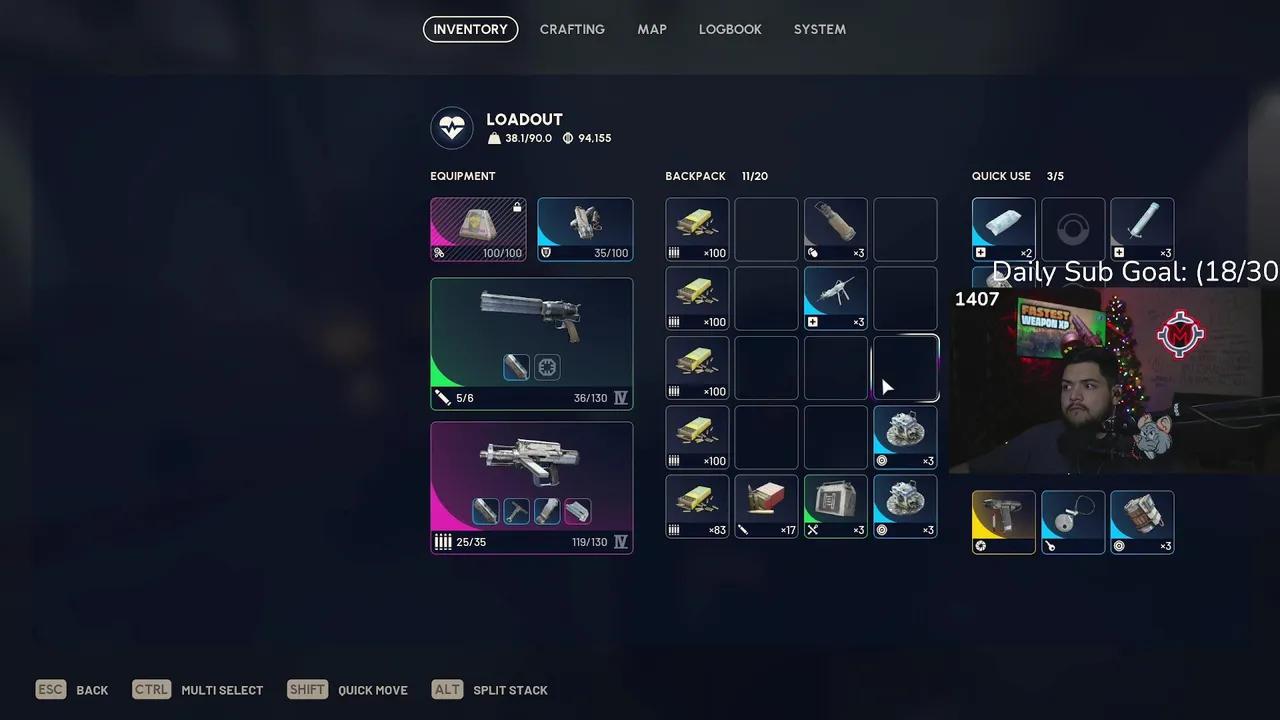Viewport: 1280px width, 720px height.
Task: Select the green-cornered metal crate item
Action: (835, 506)
